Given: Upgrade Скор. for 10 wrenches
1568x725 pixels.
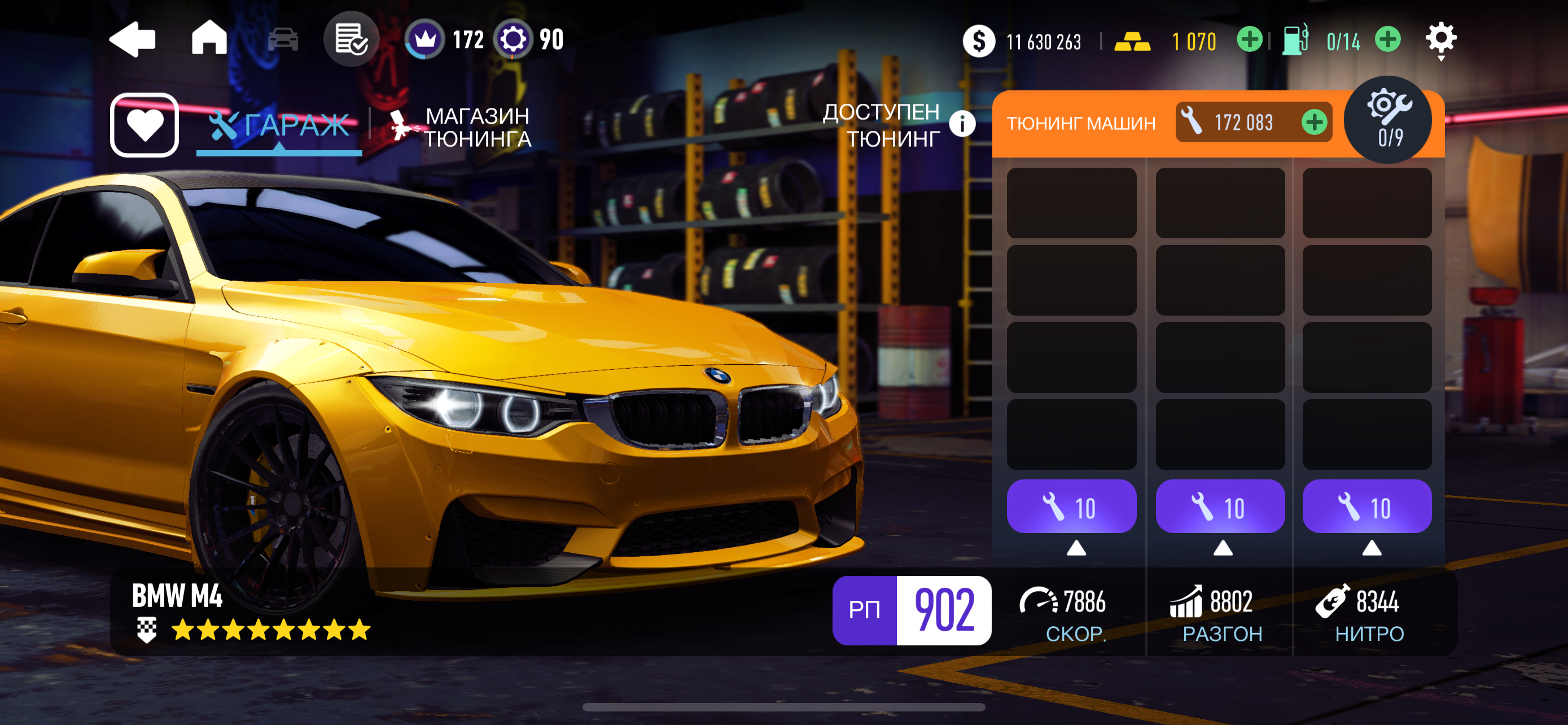Looking at the screenshot, I should (1071, 506).
